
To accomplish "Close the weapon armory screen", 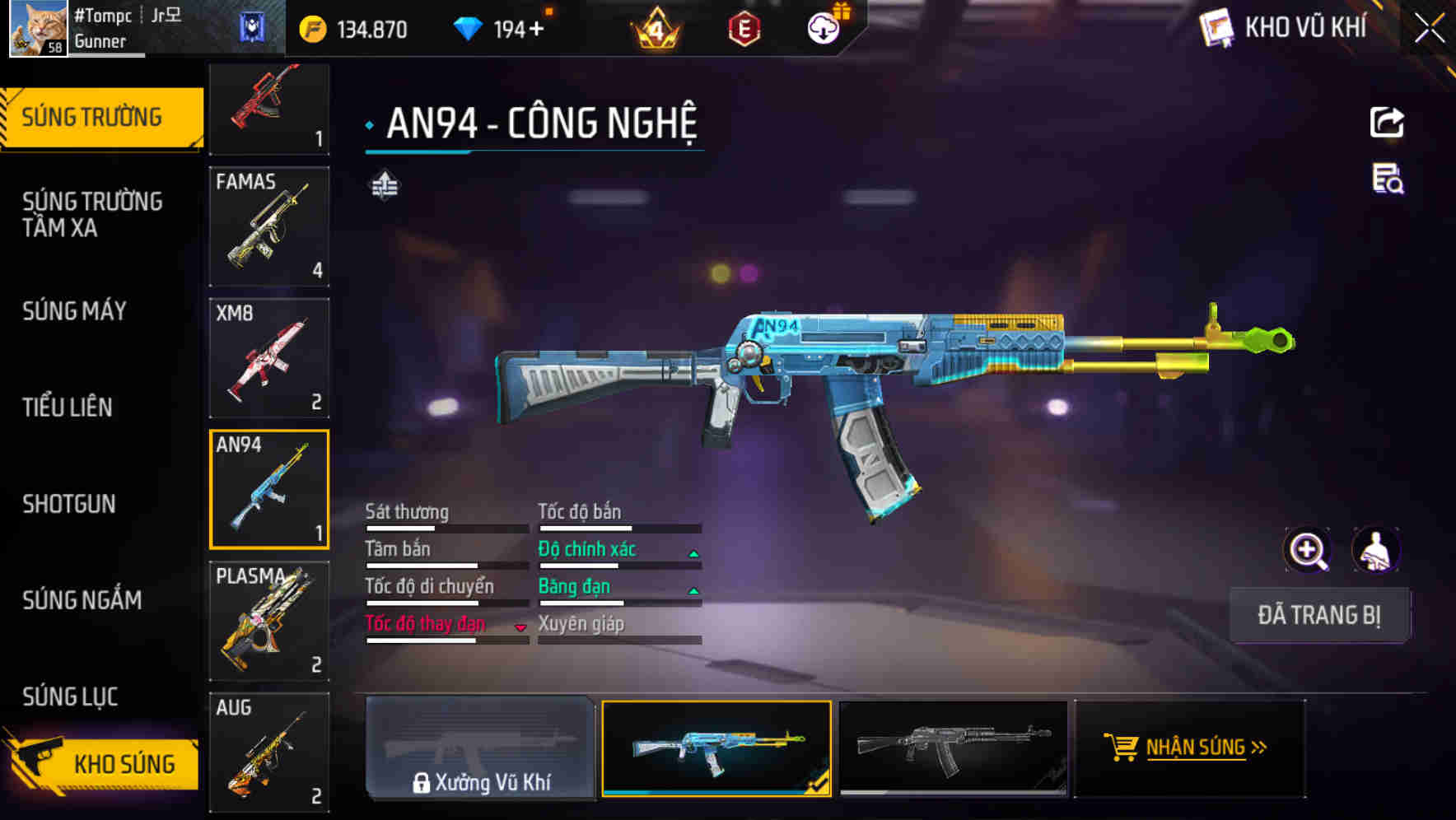I will 1430,29.
